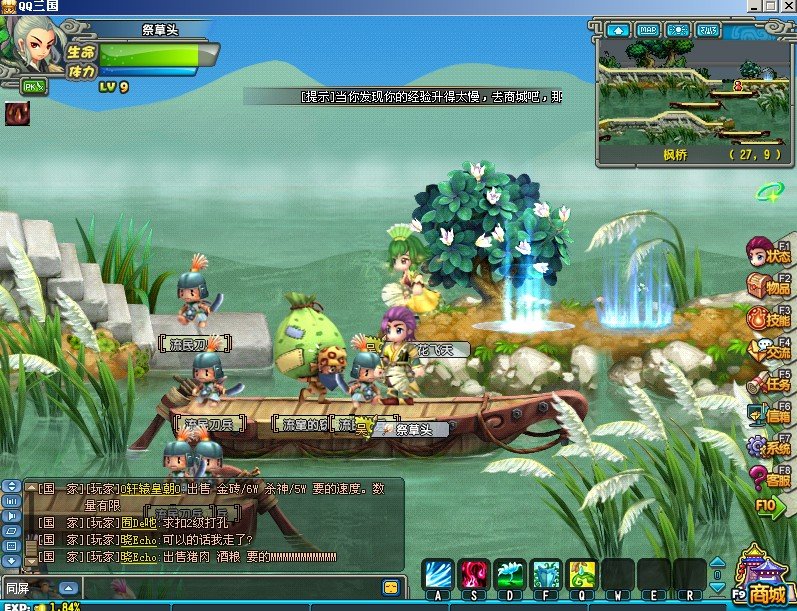The width and height of the screenshot is (797, 611).
Task: Open the 技能 skills menu
Action: [x=771, y=318]
